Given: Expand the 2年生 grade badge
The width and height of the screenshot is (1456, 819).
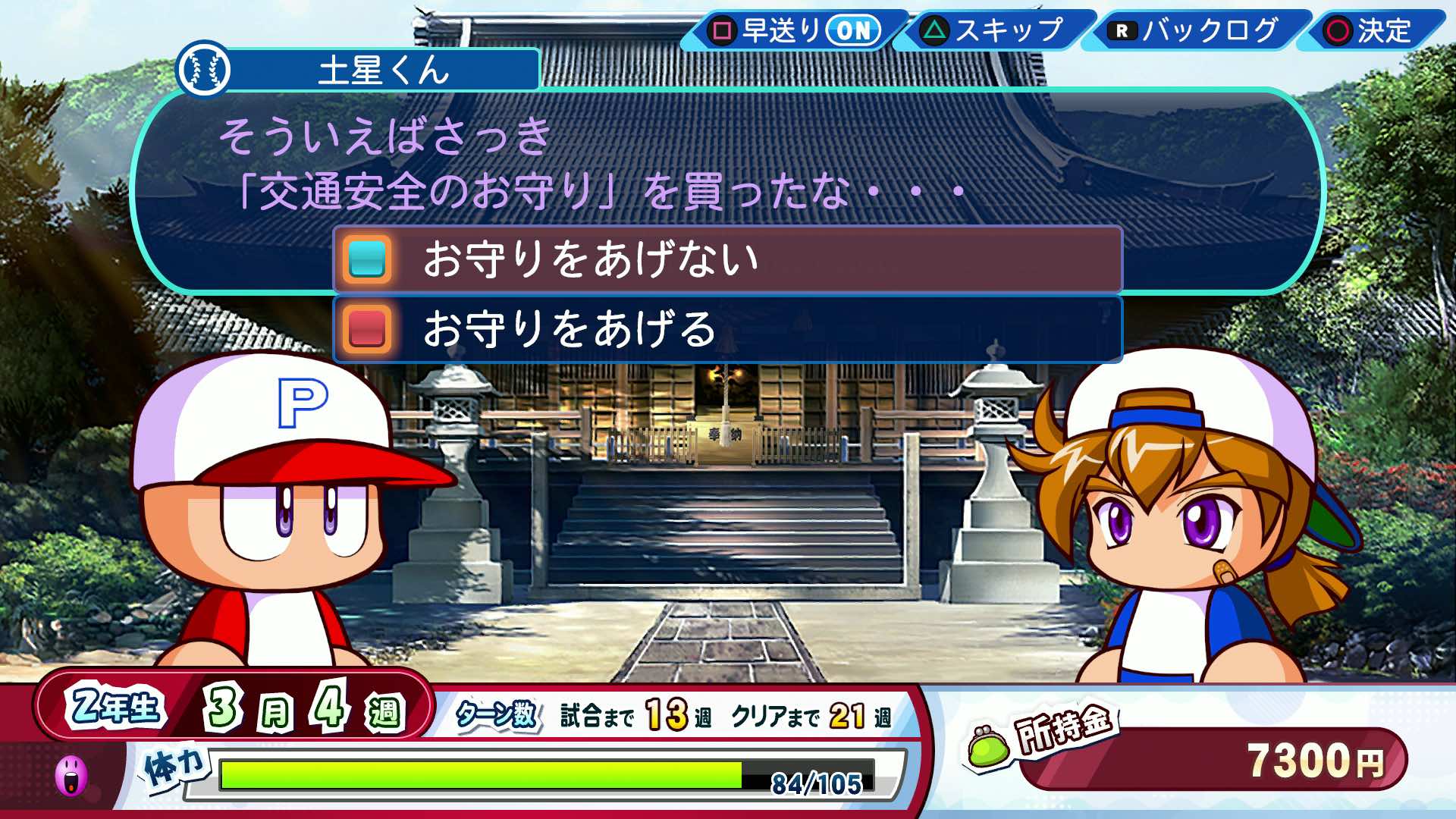Looking at the screenshot, I should [114, 705].
